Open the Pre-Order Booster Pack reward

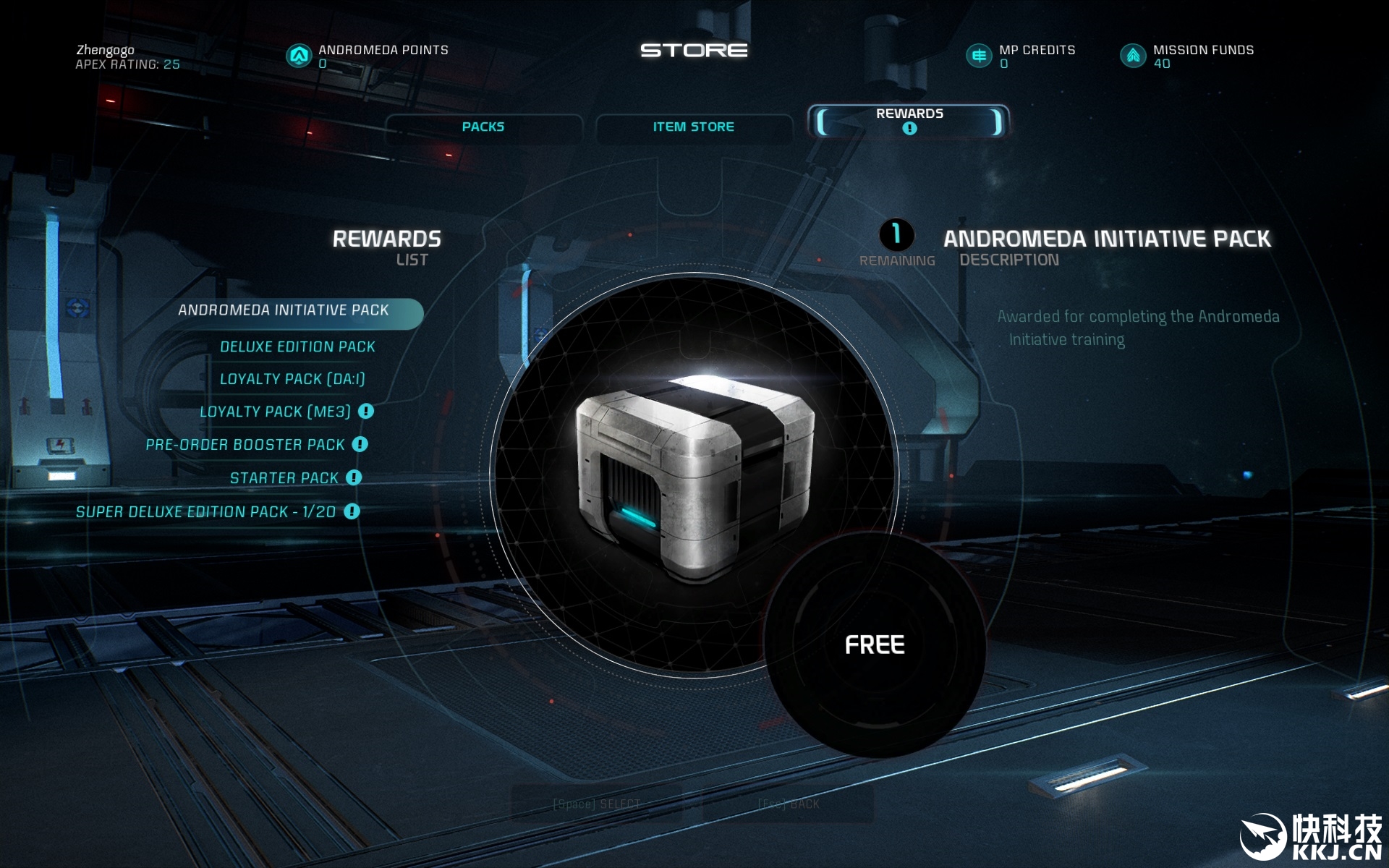[x=245, y=445]
